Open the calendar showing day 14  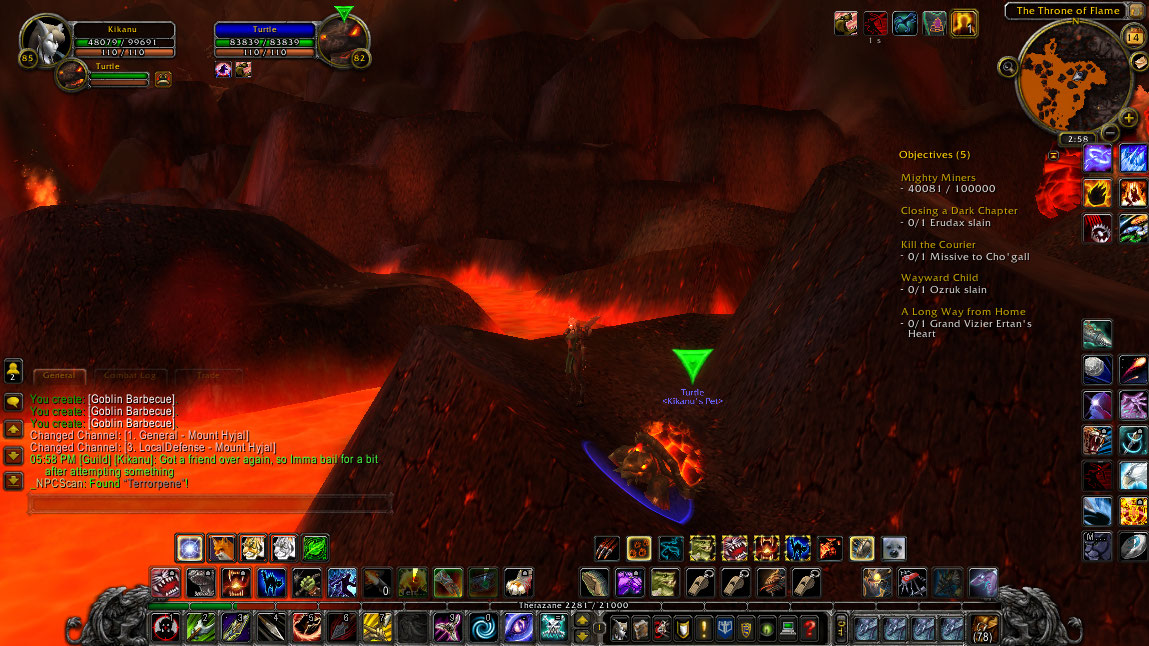(x=1133, y=37)
